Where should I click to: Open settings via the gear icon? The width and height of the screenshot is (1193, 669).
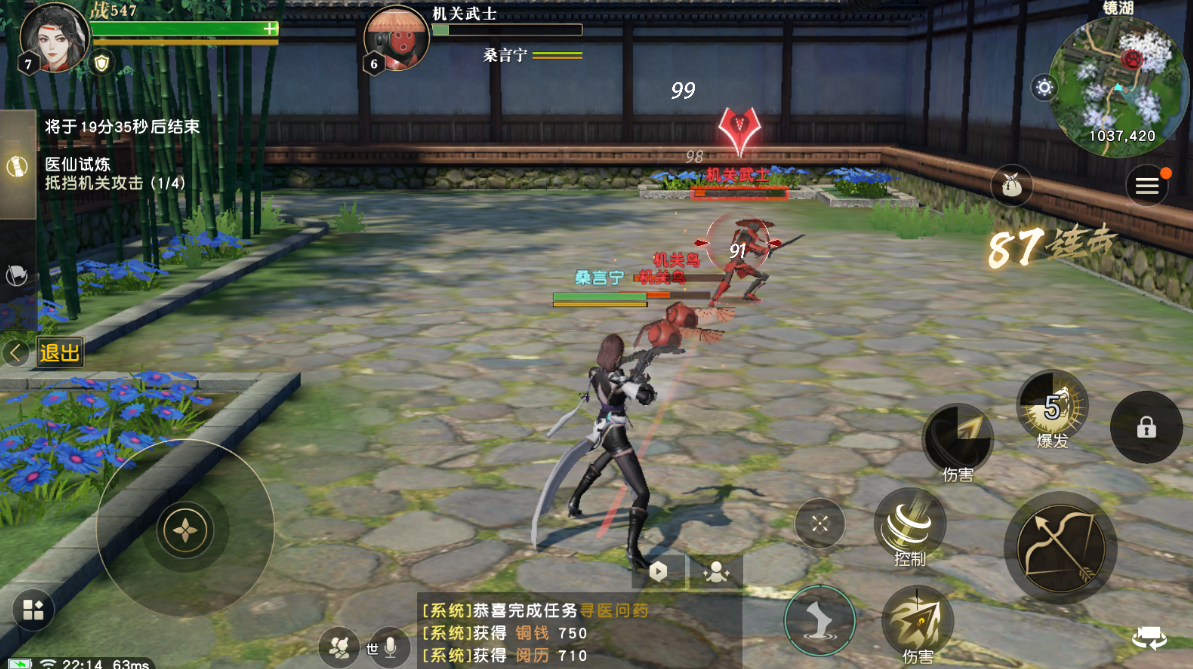(1045, 88)
